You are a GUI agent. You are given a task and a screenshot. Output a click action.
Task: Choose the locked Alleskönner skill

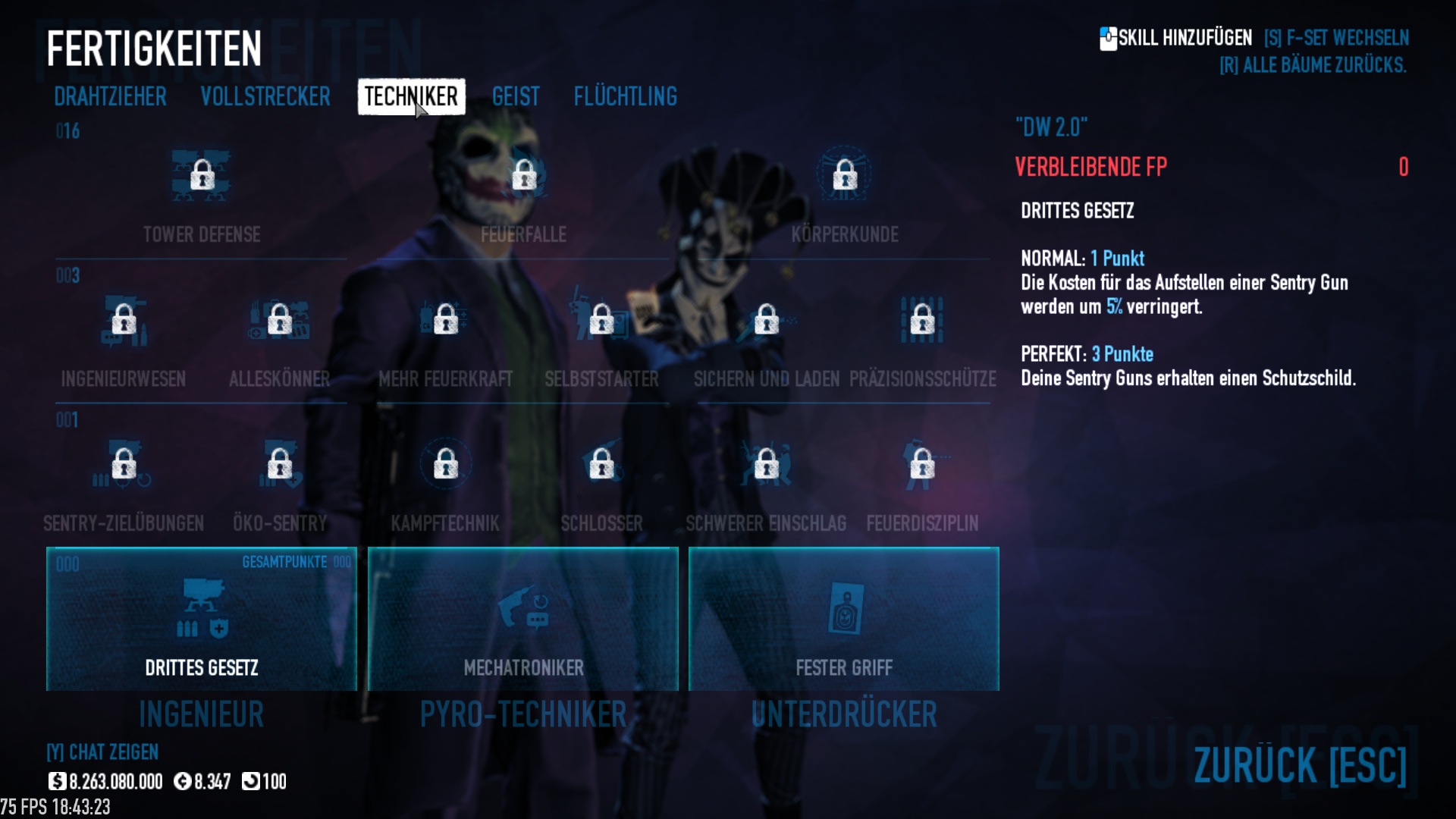pyautogui.click(x=280, y=321)
